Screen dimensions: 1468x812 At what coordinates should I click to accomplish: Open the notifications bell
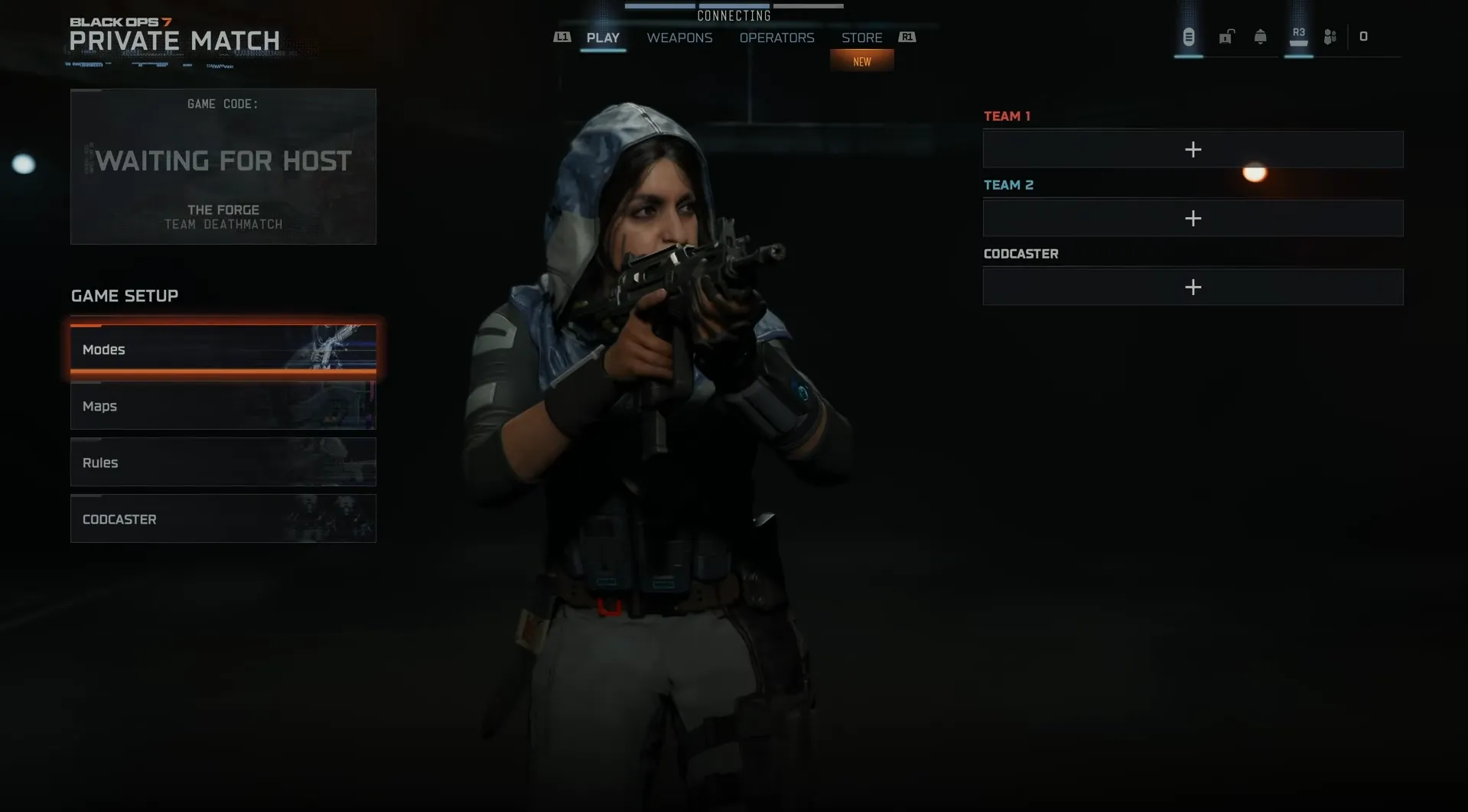tap(1260, 37)
